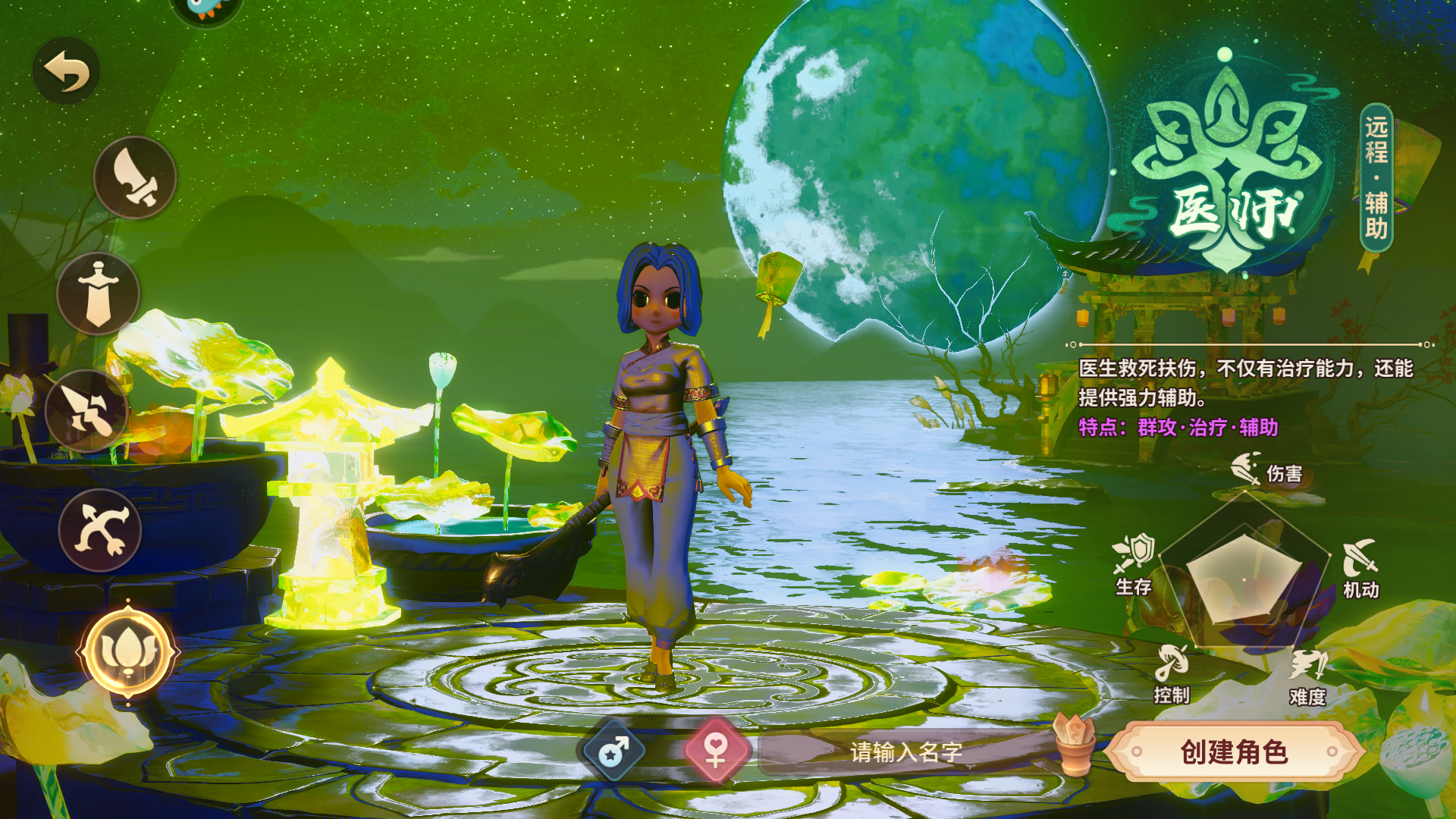Select the bow and arrow class icon
1456x819 pixels.
point(100,530)
